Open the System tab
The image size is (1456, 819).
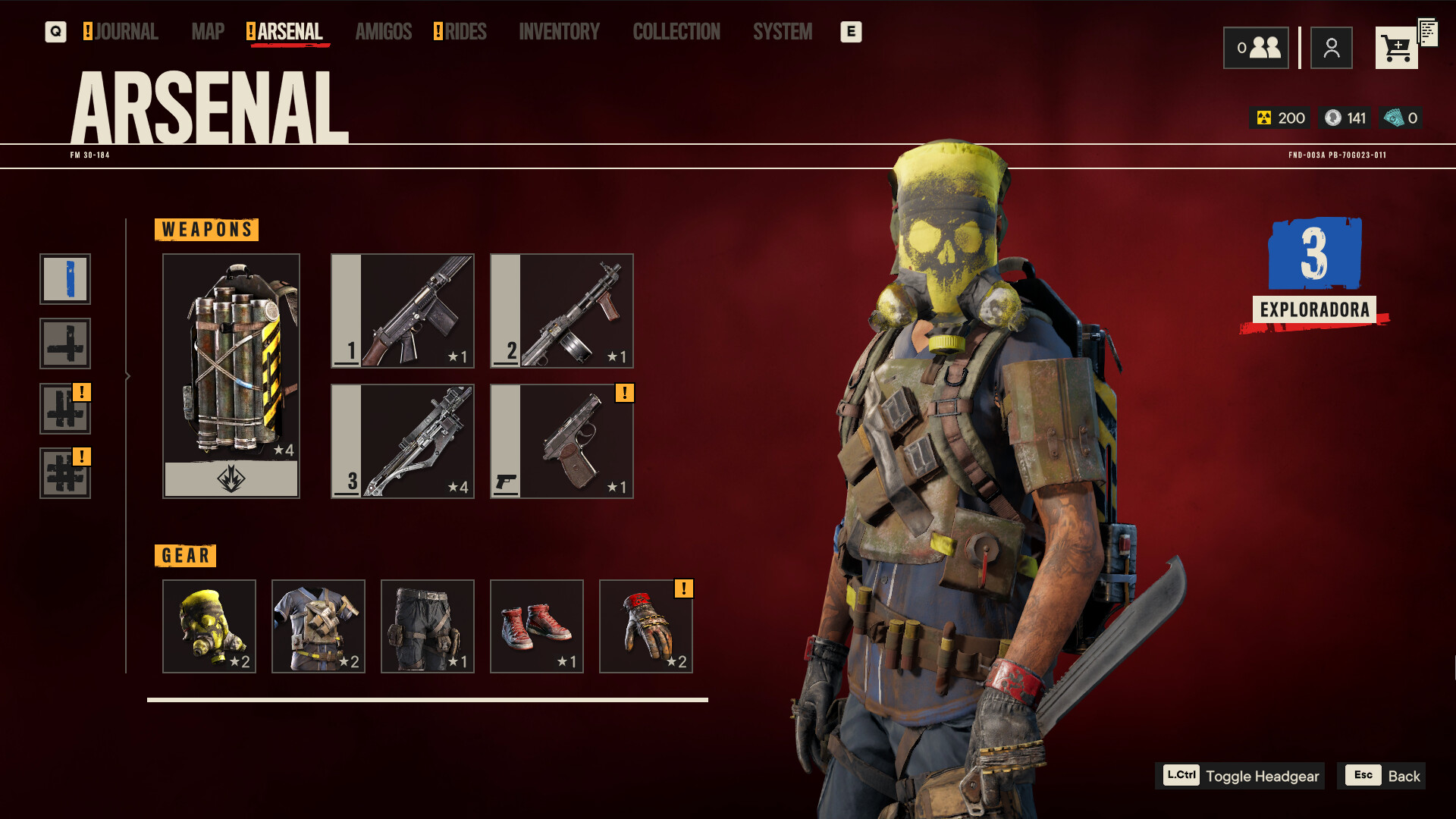(x=782, y=32)
